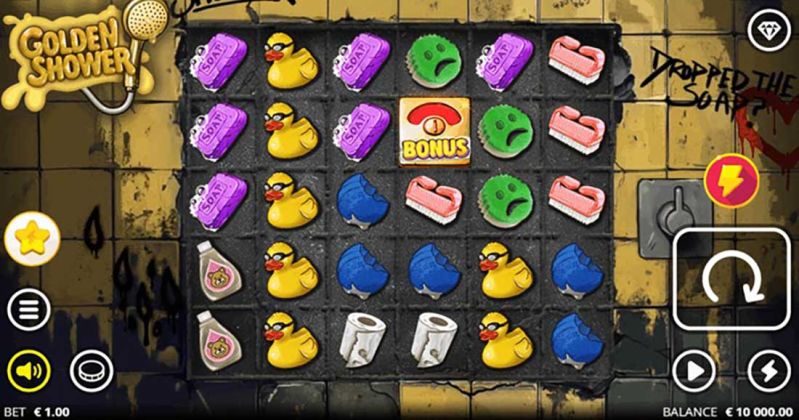The height and width of the screenshot is (420, 799).
Task: Activate the red lightning bolt boost
Action: pyautogui.click(x=731, y=182)
